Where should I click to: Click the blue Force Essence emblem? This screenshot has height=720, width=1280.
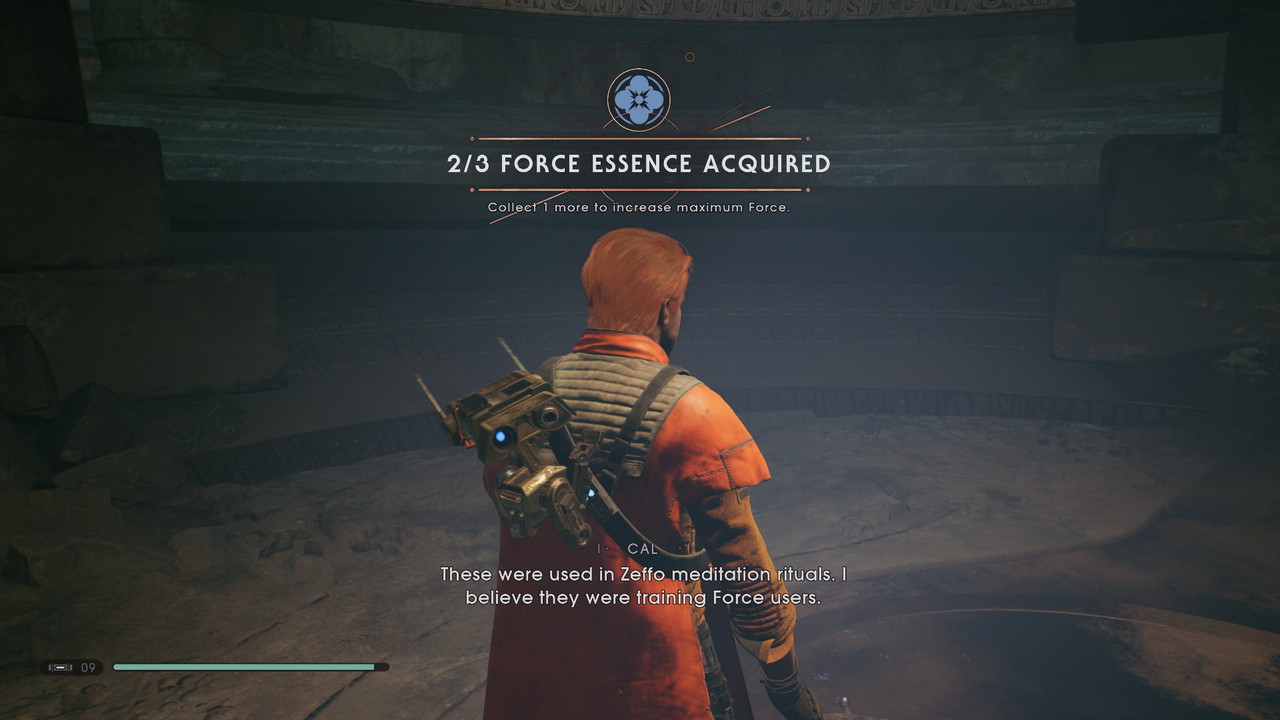pos(638,99)
